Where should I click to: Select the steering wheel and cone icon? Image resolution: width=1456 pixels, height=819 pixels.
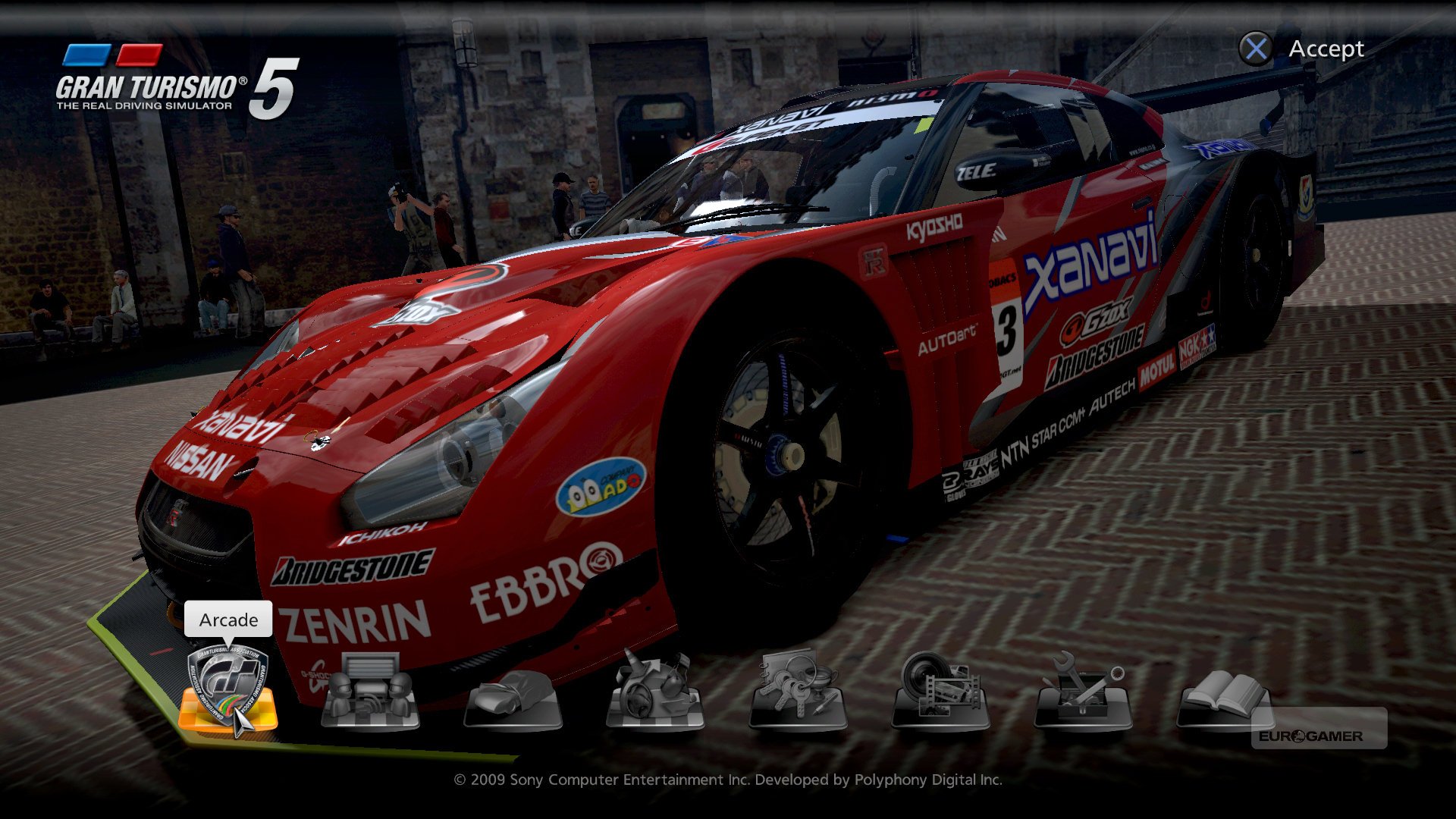(x=655, y=692)
